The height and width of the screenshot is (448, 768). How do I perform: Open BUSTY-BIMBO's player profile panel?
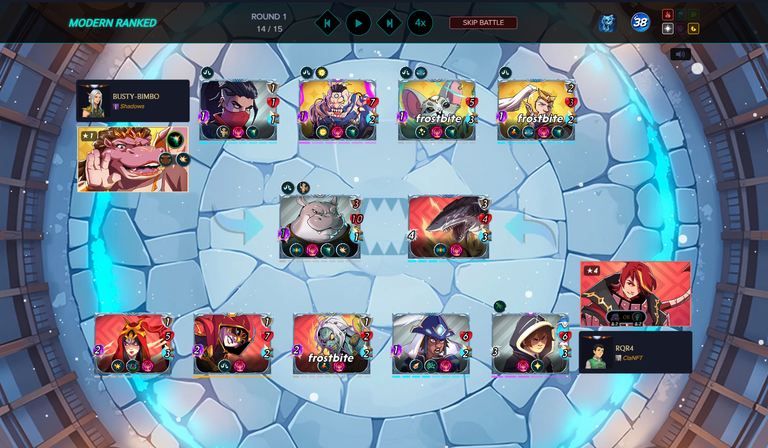133,101
